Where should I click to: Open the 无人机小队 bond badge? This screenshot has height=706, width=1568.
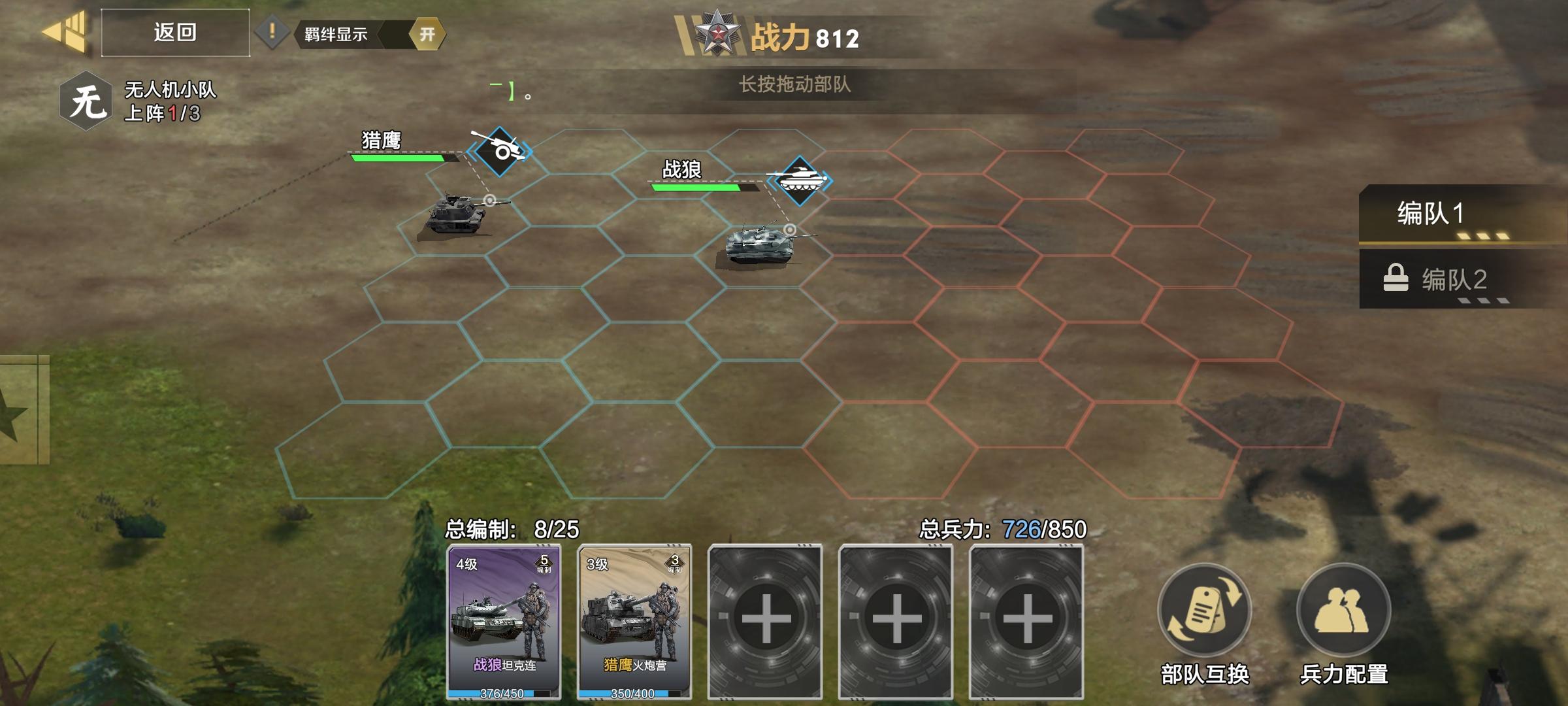pos(87,102)
